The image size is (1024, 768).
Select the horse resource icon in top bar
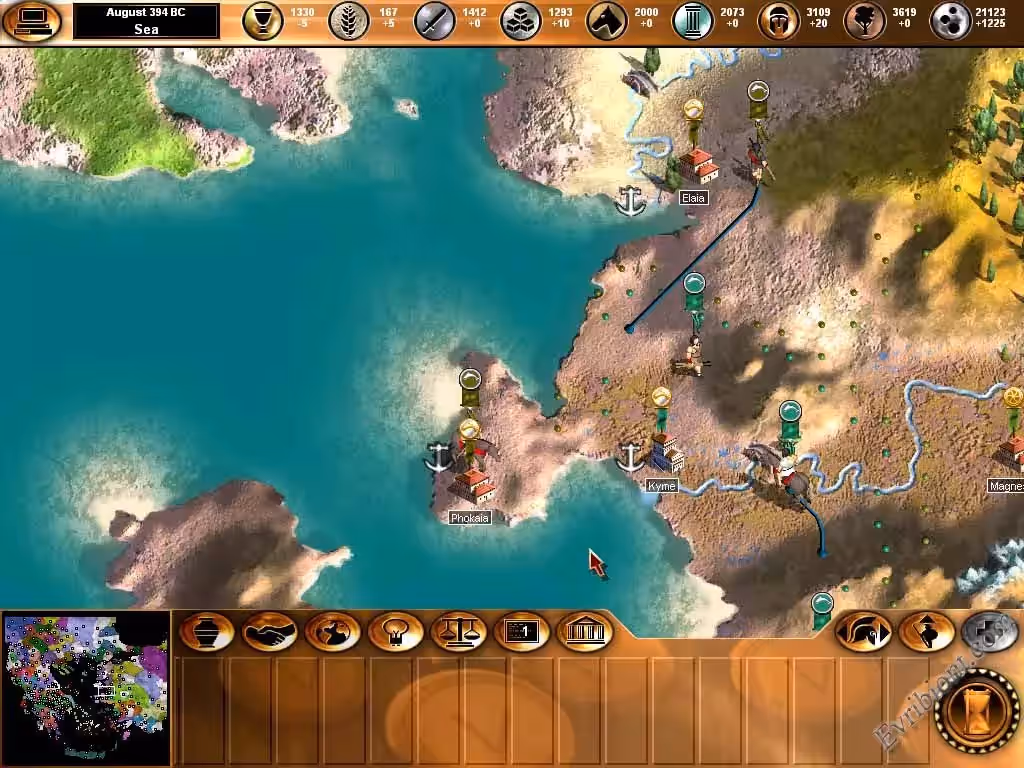pyautogui.click(x=606, y=20)
